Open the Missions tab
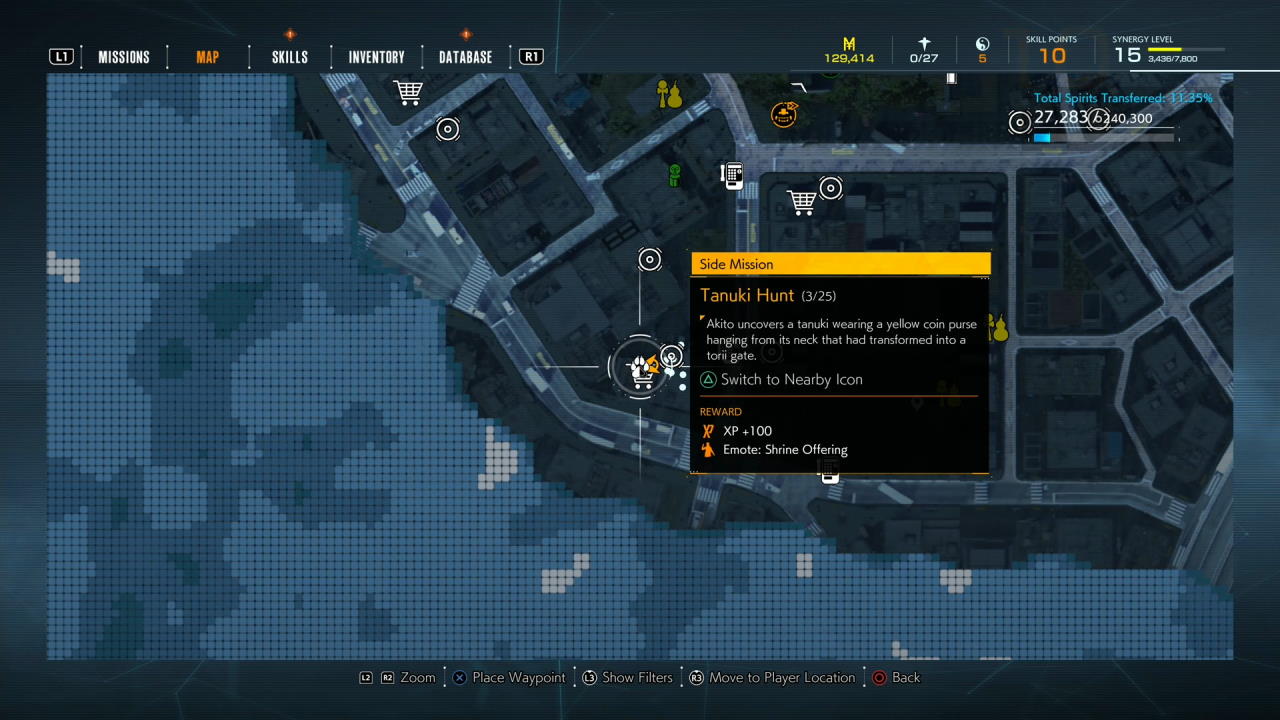 click(x=123, y=57)
